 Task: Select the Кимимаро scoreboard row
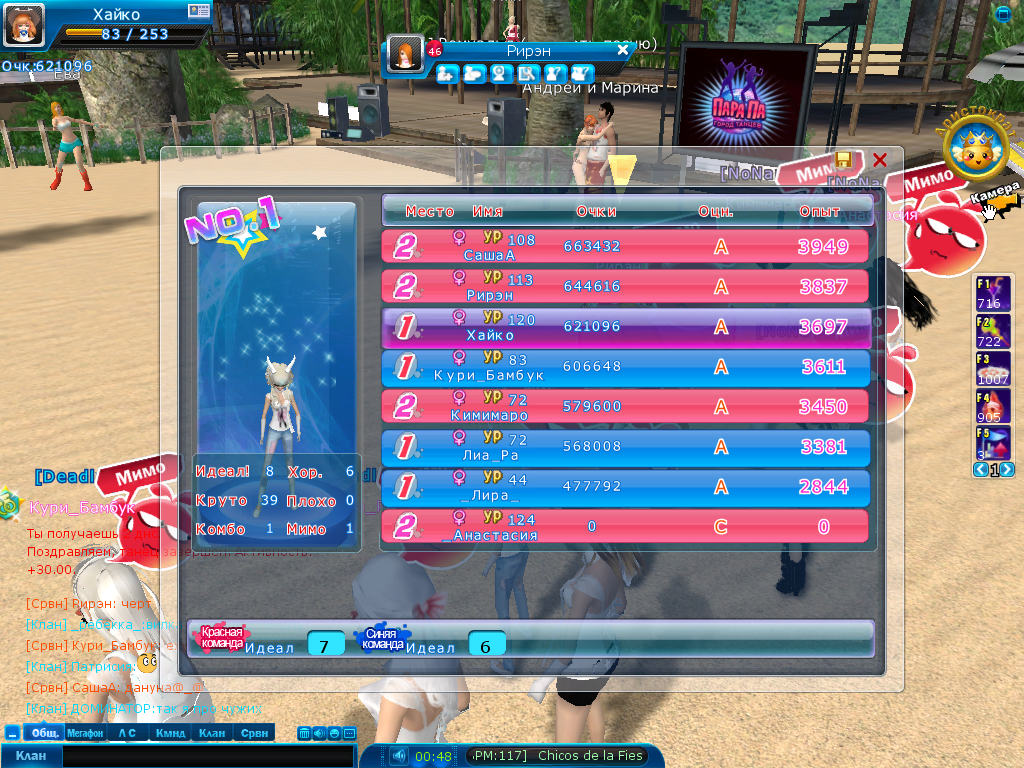625,407
